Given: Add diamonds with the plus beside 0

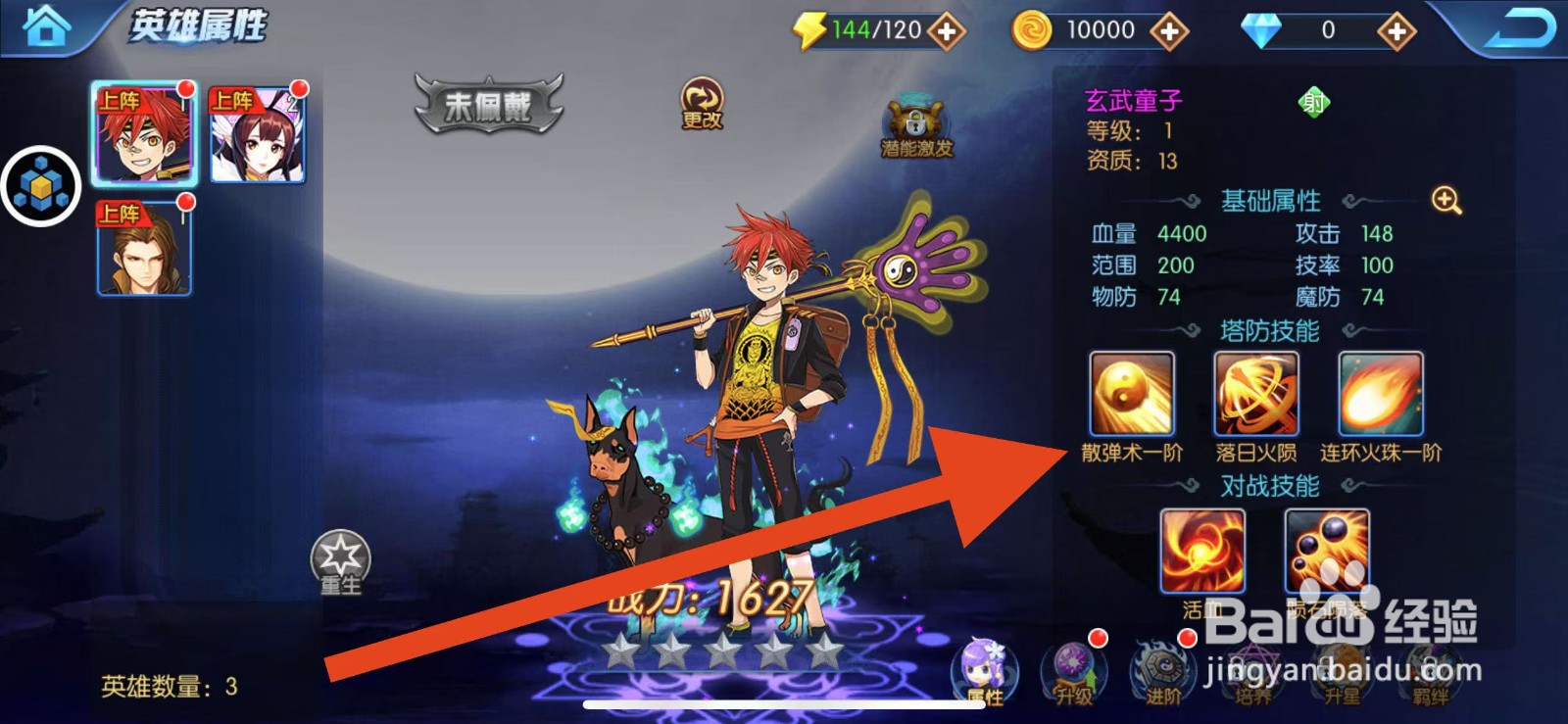Looking at the screenshot, I should pos(1395,28).
